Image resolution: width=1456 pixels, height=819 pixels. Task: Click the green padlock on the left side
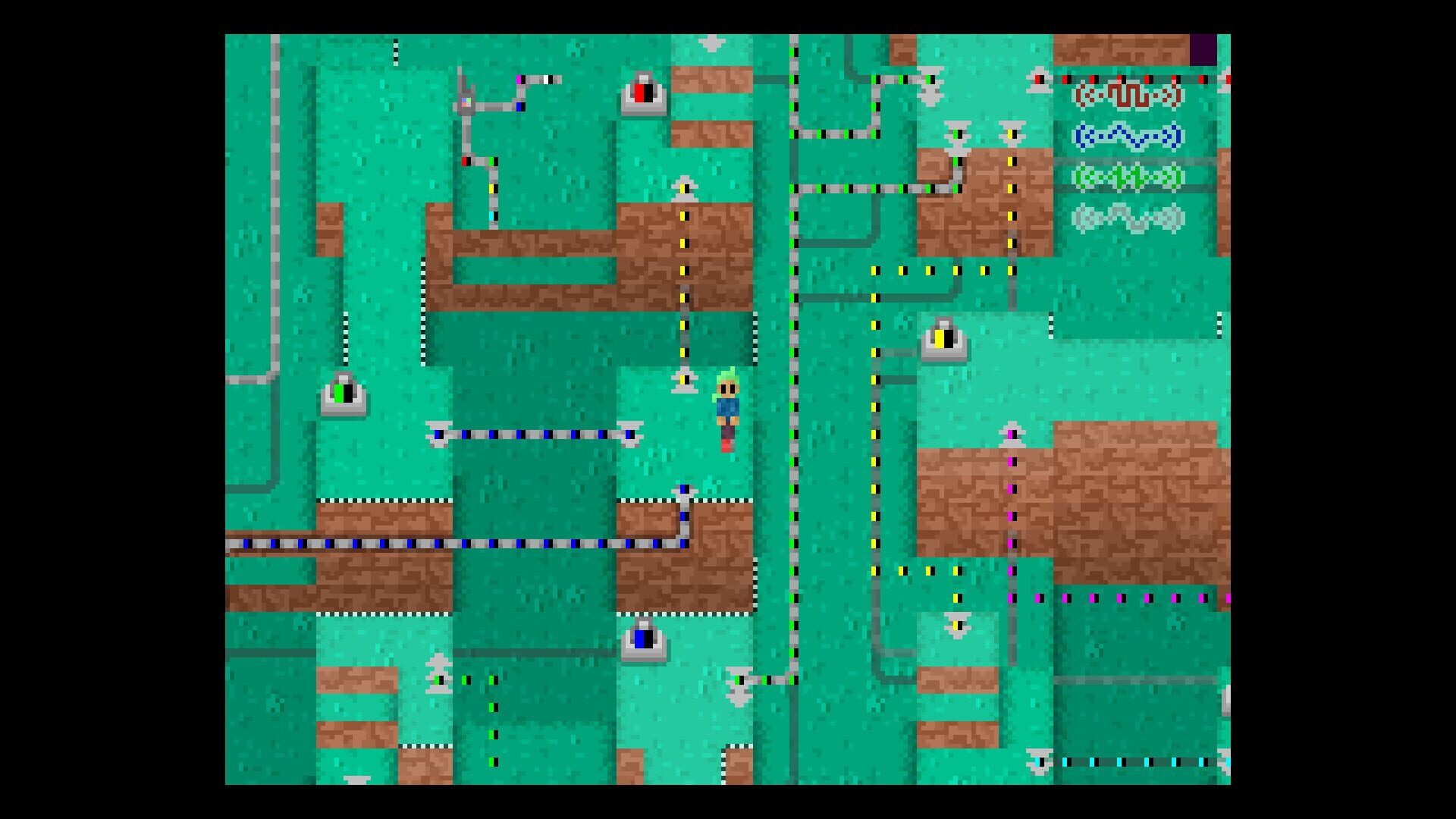345,394
